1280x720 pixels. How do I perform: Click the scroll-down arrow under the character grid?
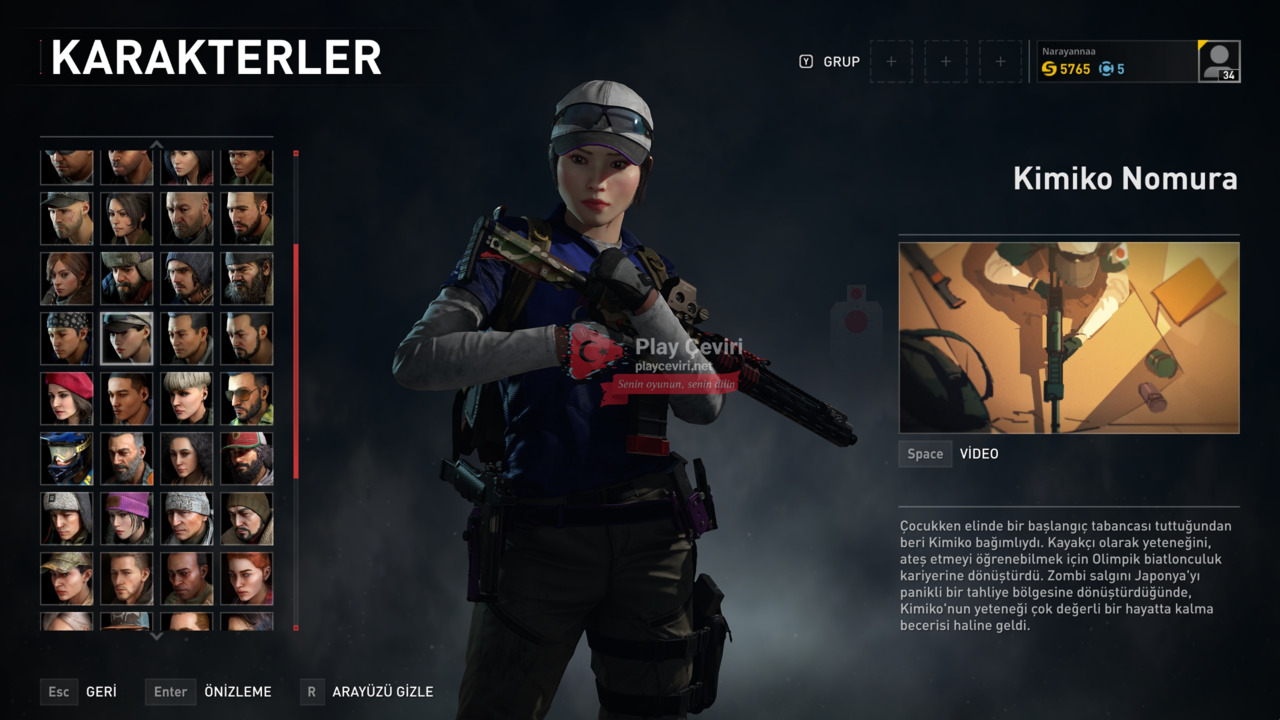[156, 635]
